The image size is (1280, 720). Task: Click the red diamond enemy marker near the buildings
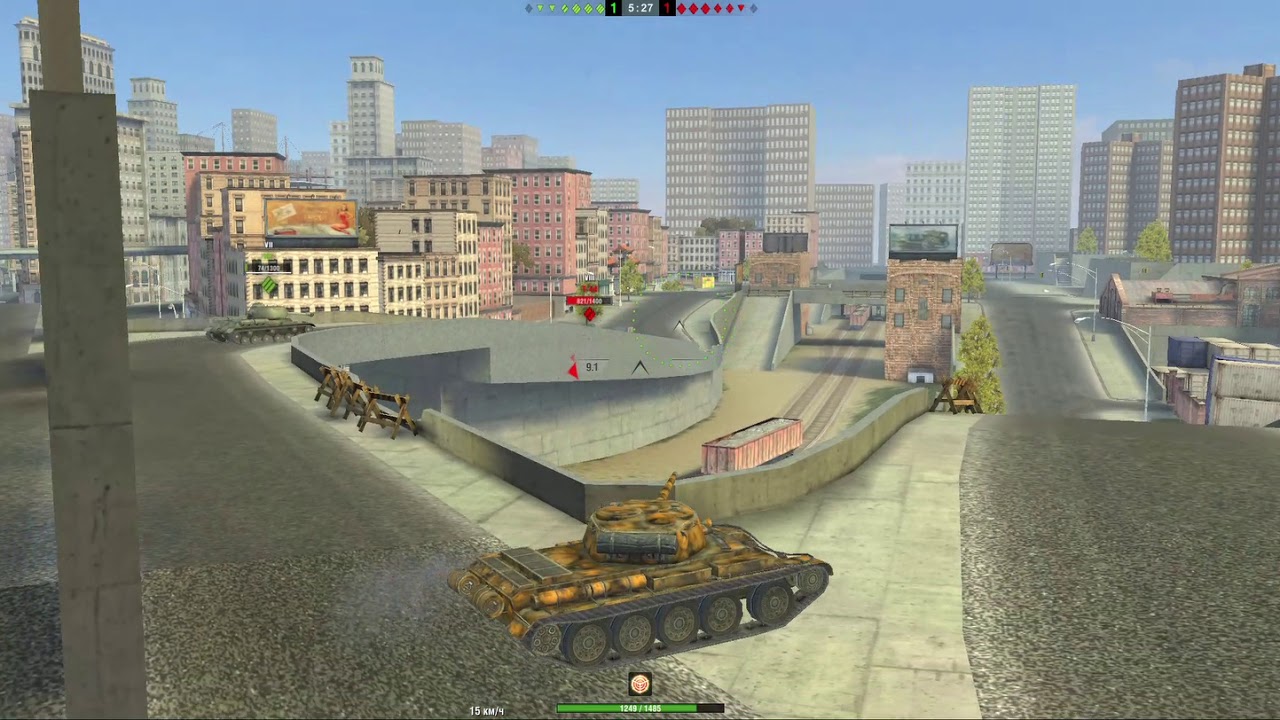point(590,314)
